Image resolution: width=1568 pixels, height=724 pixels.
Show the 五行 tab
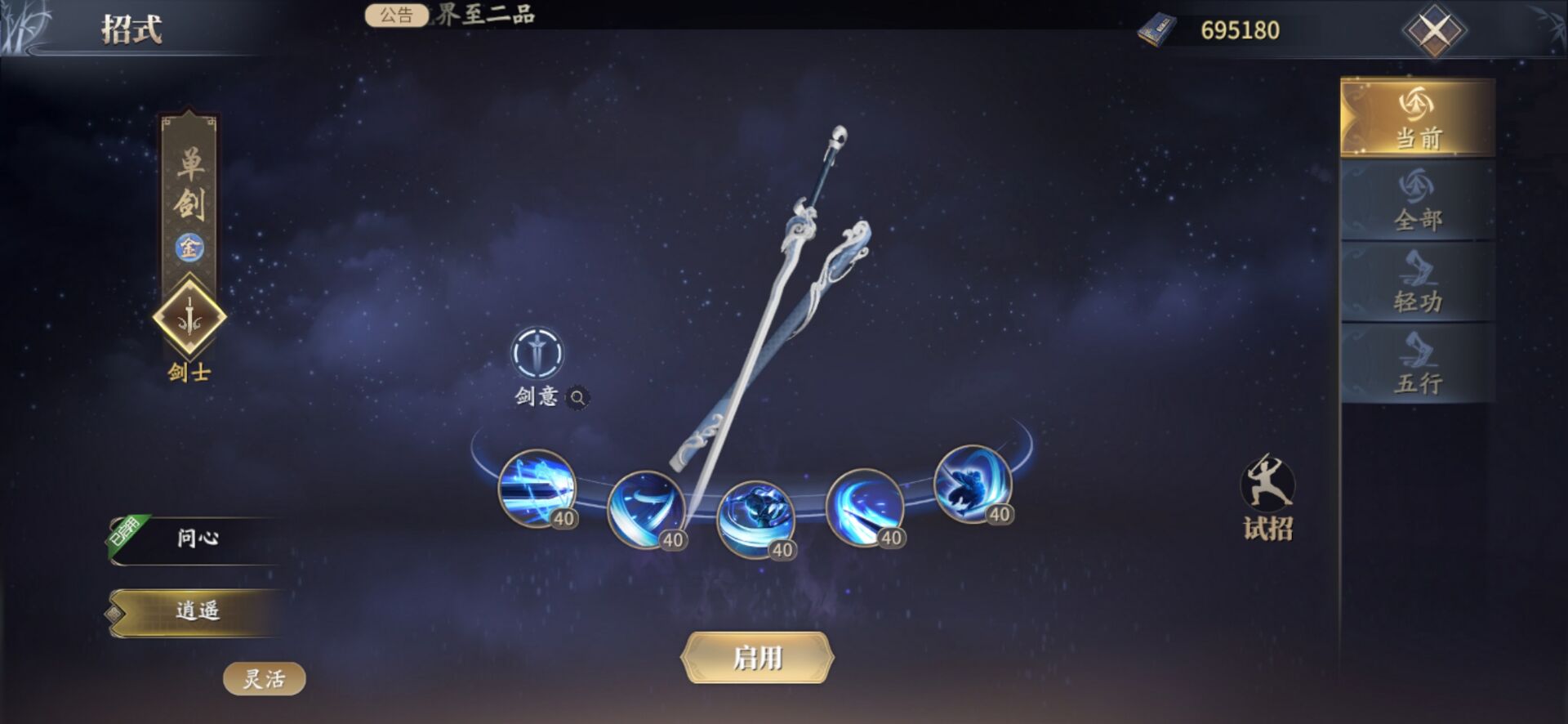pos(1418,364)
